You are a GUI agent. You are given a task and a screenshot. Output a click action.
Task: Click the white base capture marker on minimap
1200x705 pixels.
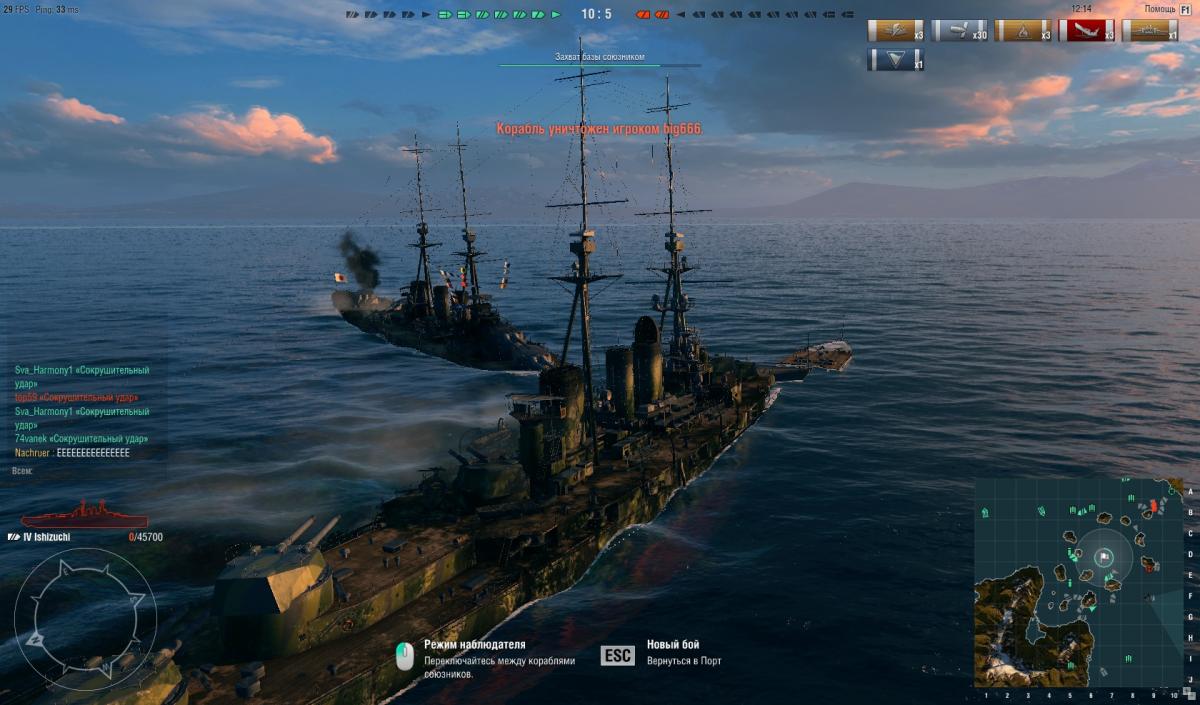click(x=1104, y=556)
